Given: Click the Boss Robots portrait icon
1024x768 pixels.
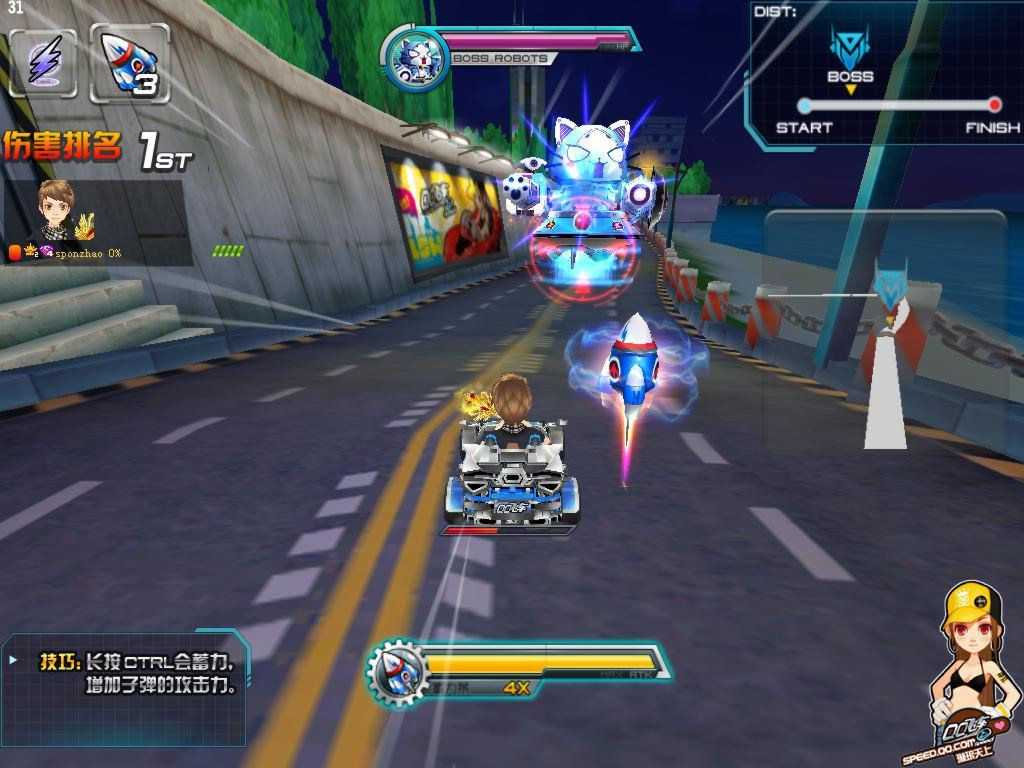Looking at the screenshot, I should click(412, 59).
